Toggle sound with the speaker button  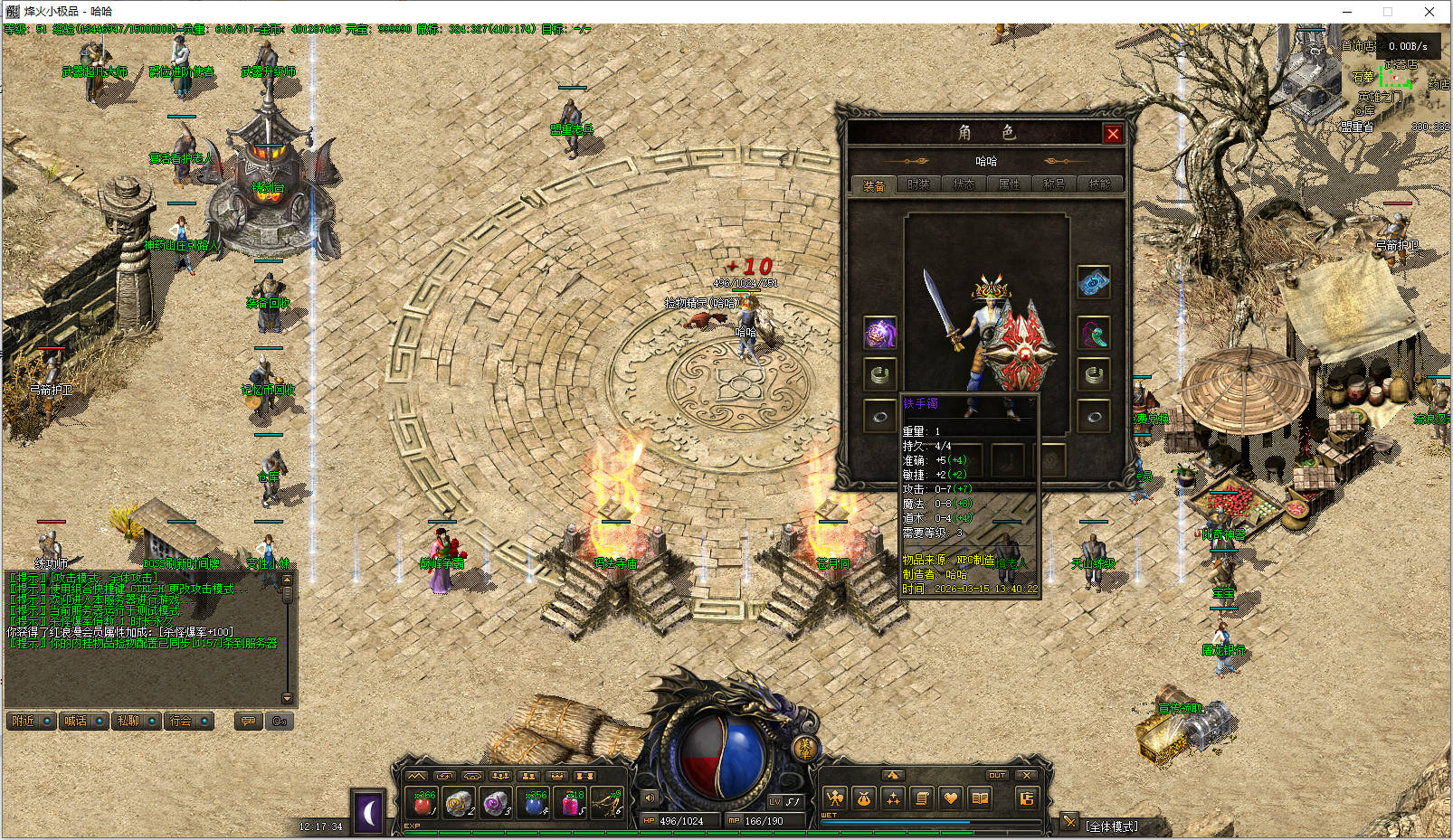(650, 798)
